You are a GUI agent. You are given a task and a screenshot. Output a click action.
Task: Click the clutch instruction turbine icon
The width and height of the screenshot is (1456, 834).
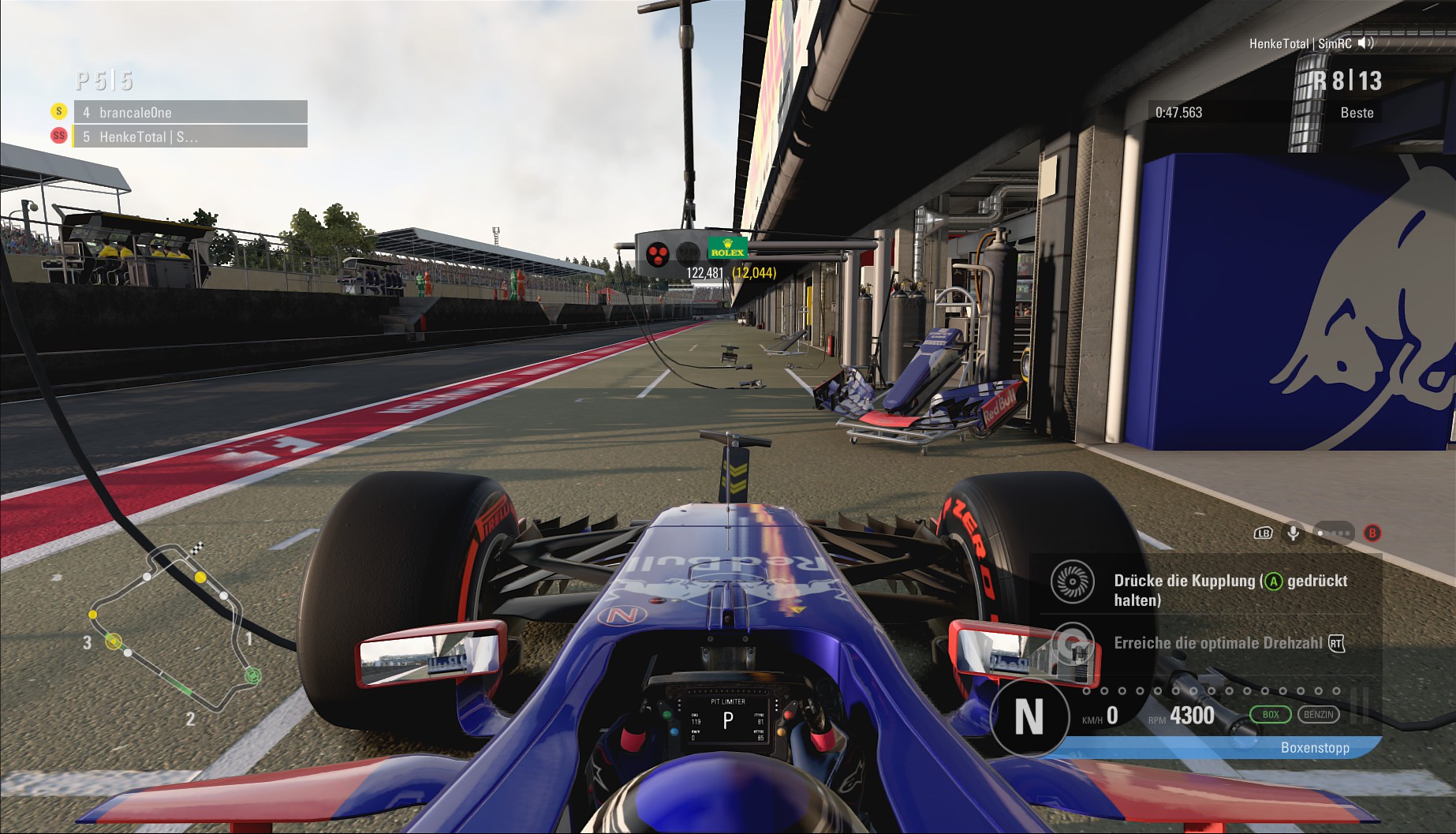tap(1072, 582)
